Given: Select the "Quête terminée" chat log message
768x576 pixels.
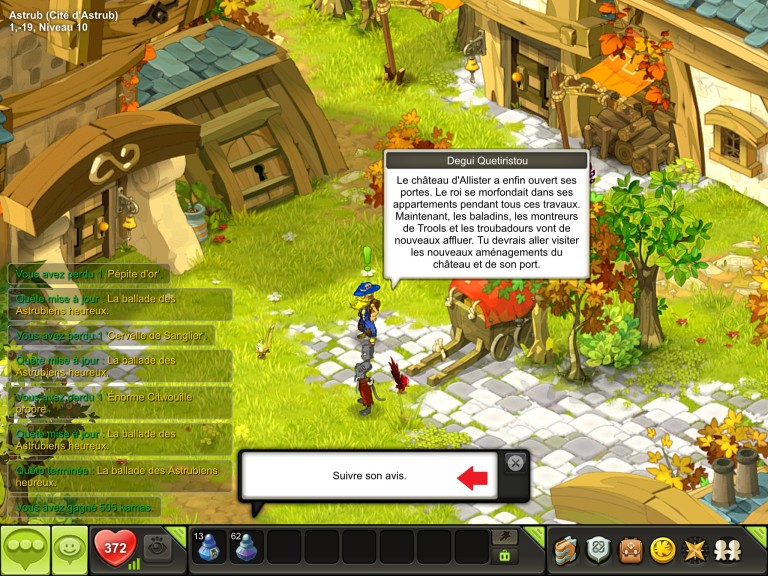Looking at the screenshot, I should coord(118,475).
